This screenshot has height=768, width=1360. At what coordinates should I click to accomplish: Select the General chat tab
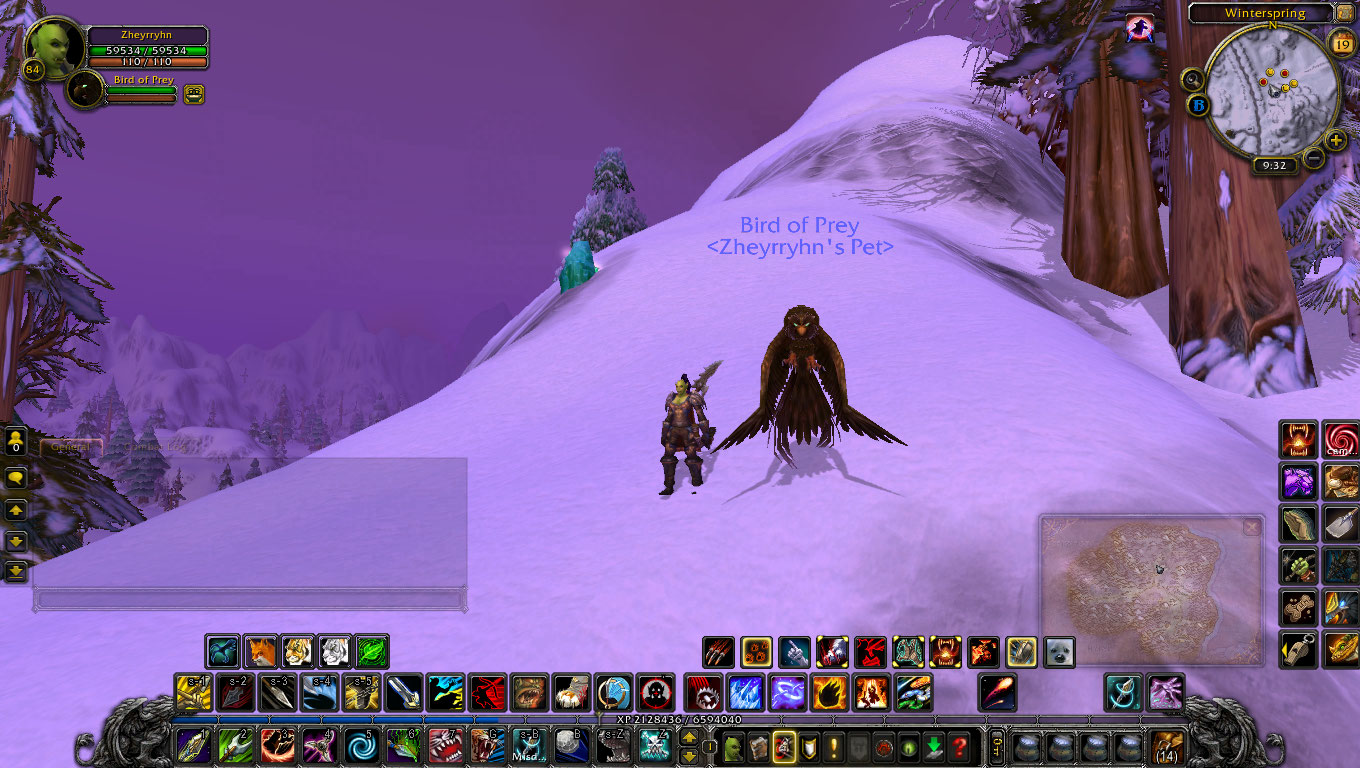coord(70,444)
